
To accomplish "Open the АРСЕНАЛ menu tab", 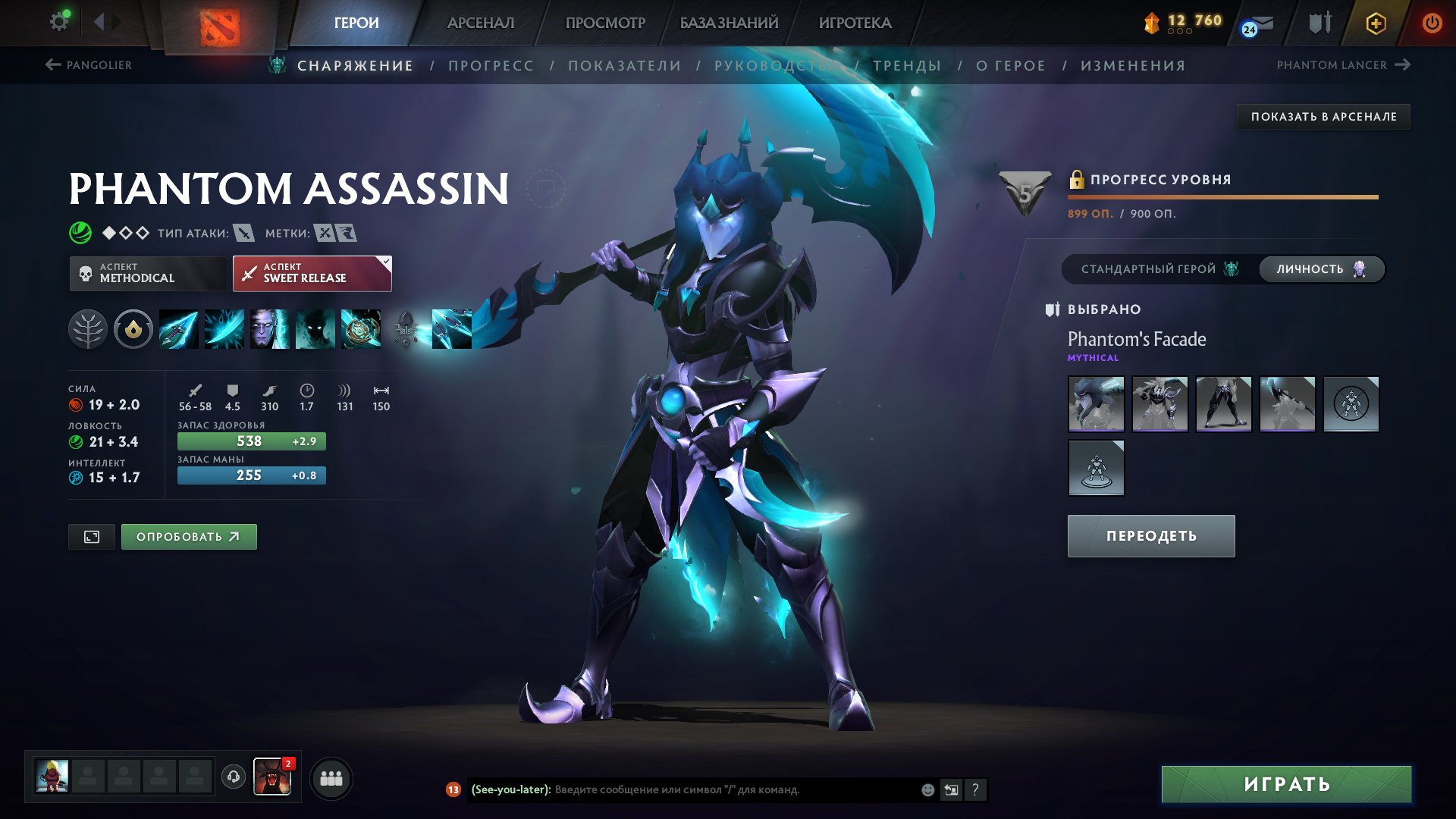I will (x=481, y=23).
